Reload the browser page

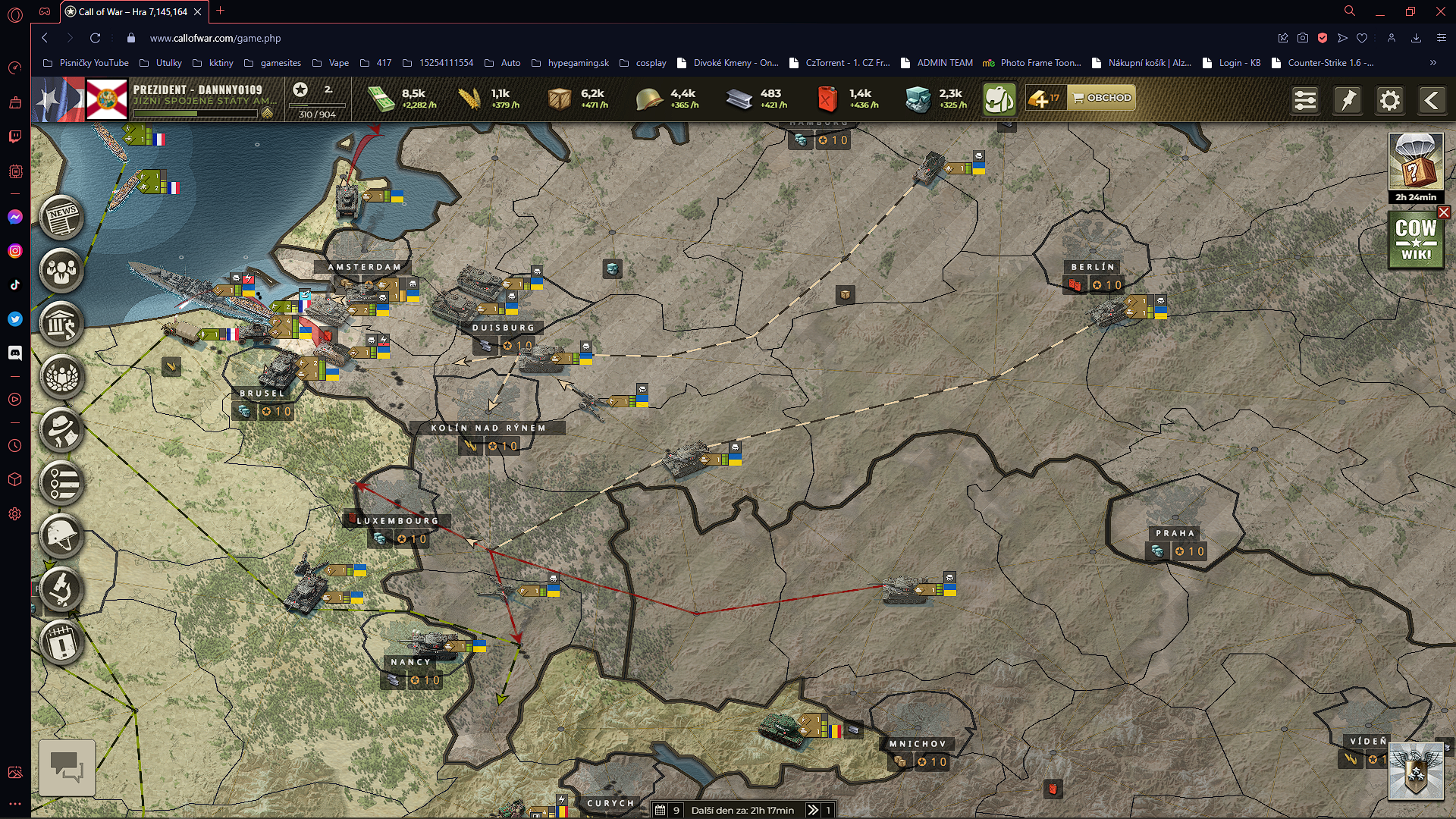point(95,38)
